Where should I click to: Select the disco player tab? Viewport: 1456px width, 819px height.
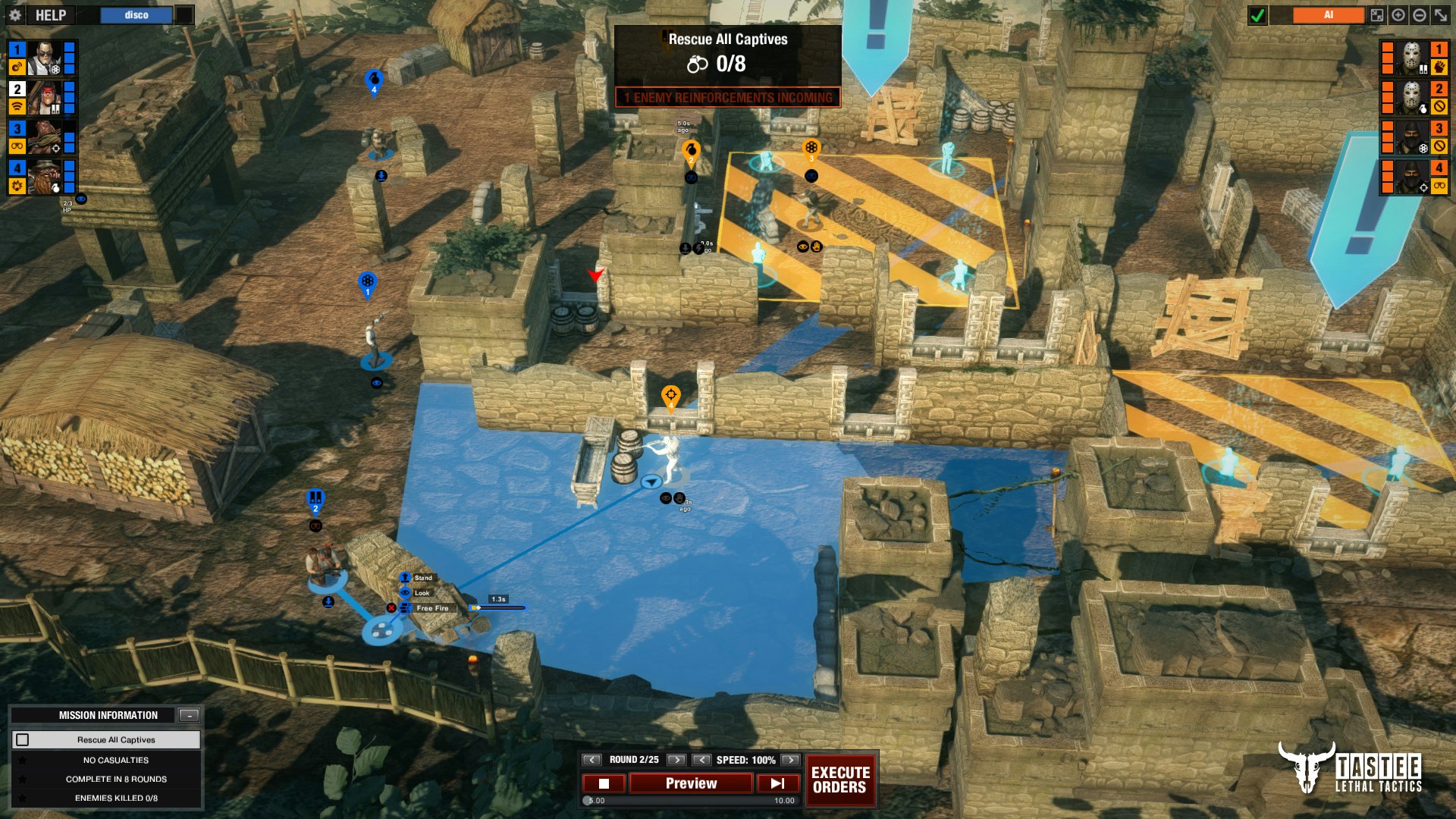point(135,14)
